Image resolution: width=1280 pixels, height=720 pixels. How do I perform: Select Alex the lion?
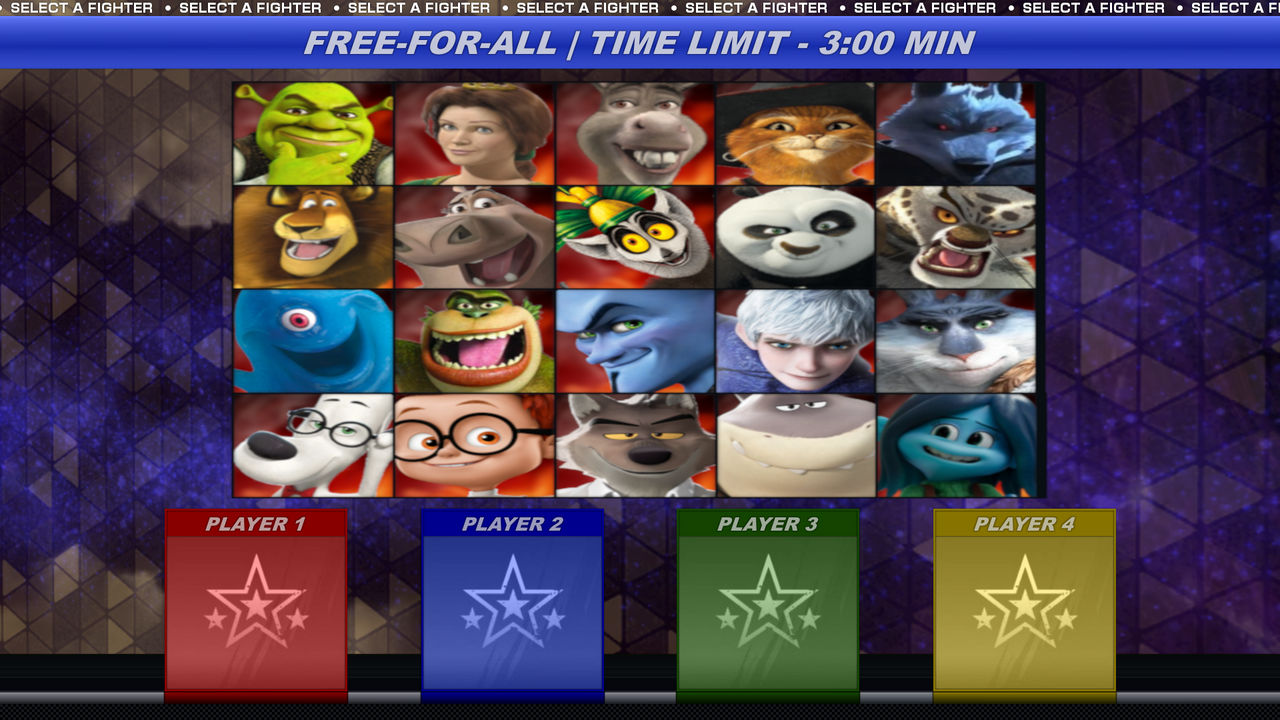[x=313, y=237]
